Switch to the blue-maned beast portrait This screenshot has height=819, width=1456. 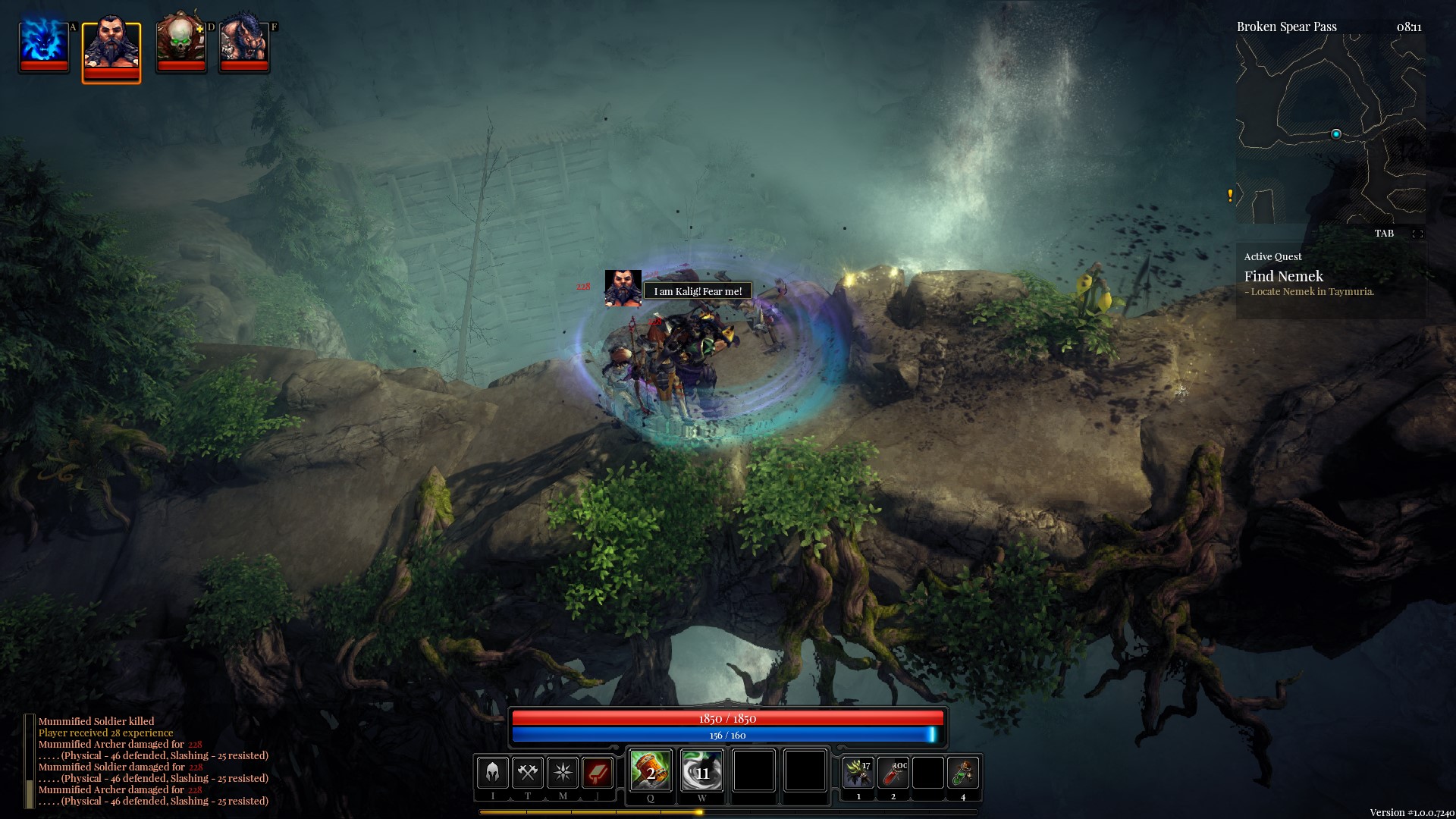click(x=243, y=42)
